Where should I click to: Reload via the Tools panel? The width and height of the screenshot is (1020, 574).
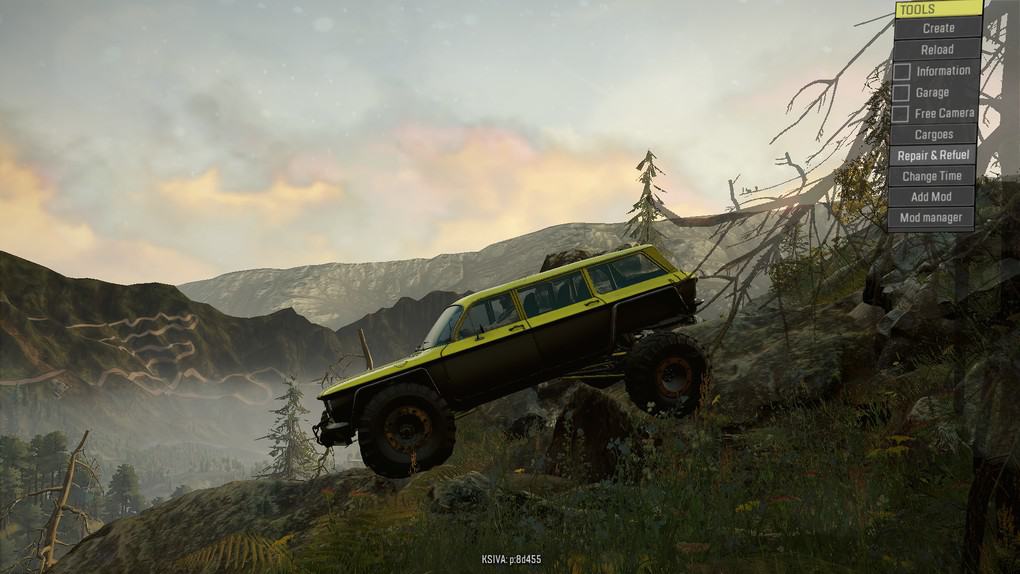[937, 49]
